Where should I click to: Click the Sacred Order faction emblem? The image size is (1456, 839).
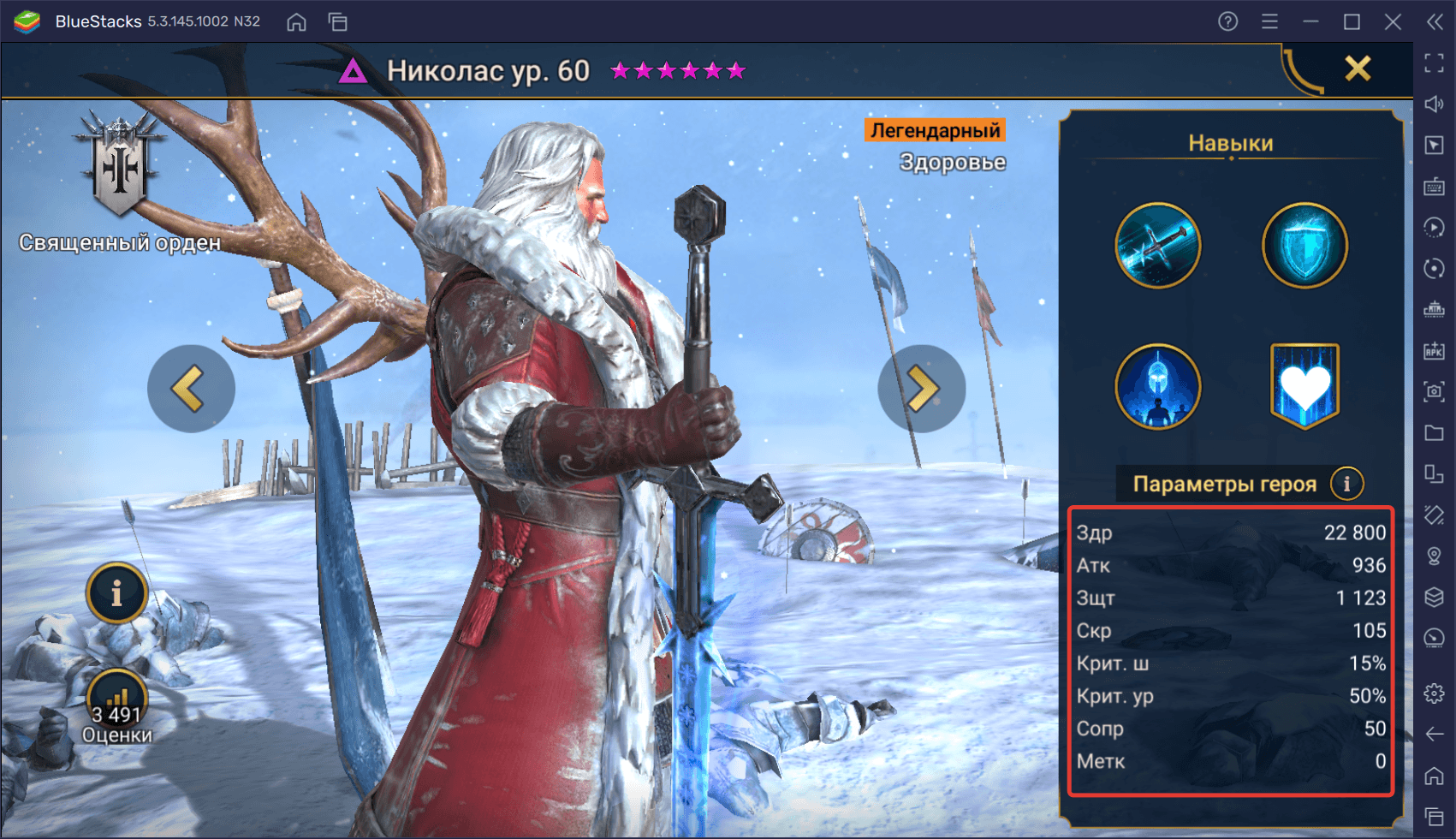click(120, 167)
